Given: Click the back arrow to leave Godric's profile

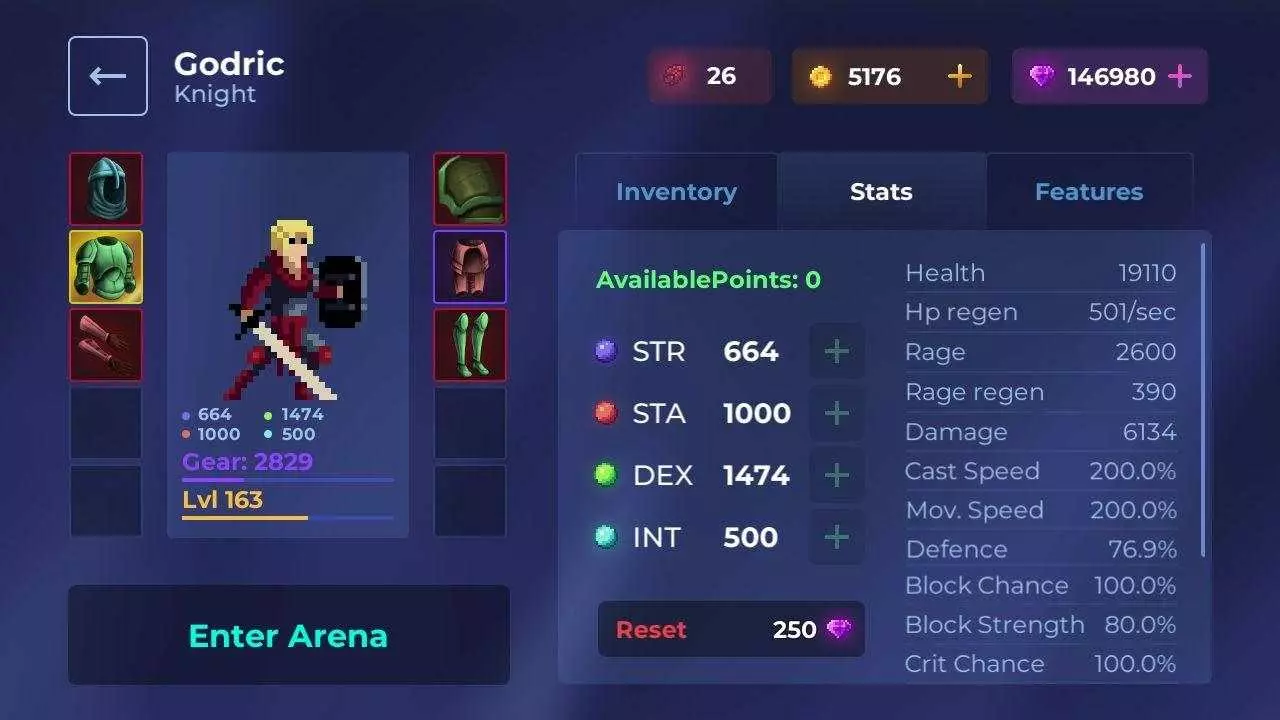Looking at the screenshot, I should pyautogui.click(x=107, y=75).
